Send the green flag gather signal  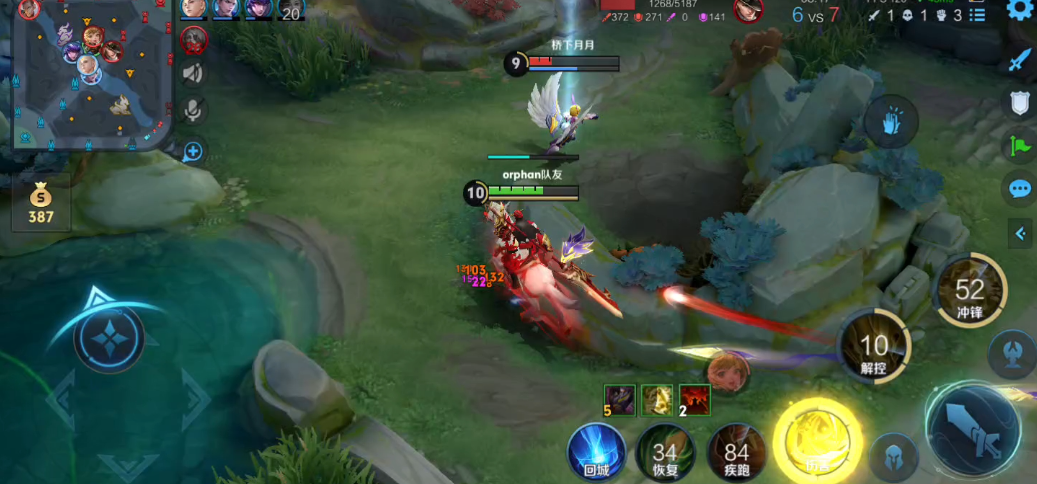click(x=1019, y=146)
